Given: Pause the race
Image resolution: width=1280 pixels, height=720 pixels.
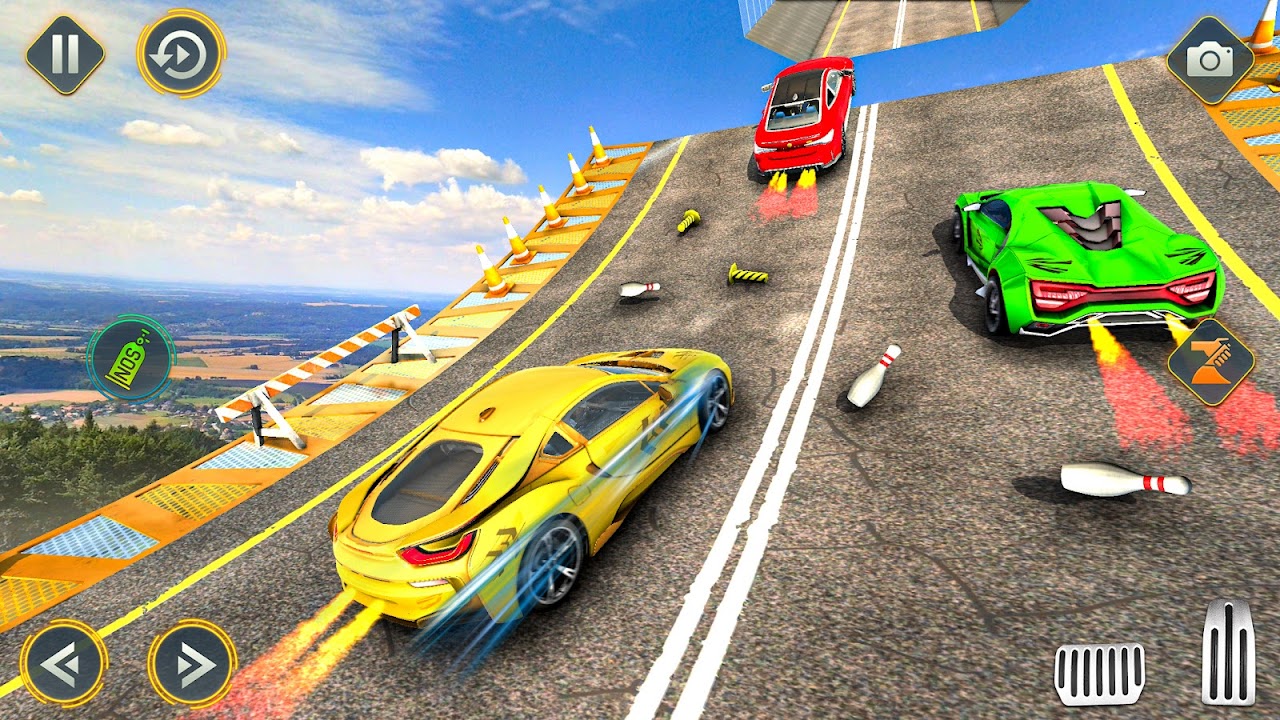Looking at the screenshot, I should [65, 54].
